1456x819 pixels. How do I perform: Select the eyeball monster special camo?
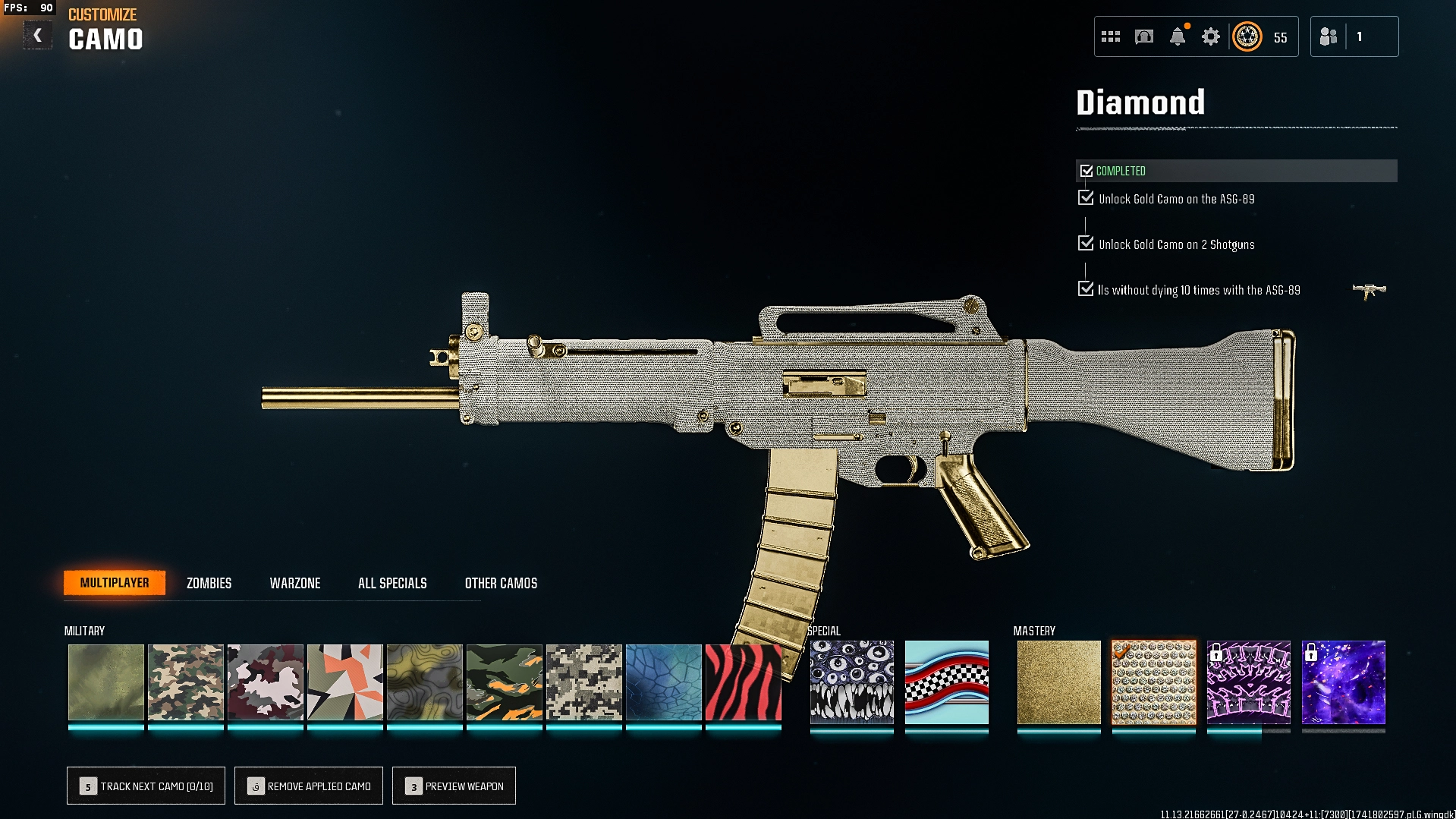click(851, 682)
